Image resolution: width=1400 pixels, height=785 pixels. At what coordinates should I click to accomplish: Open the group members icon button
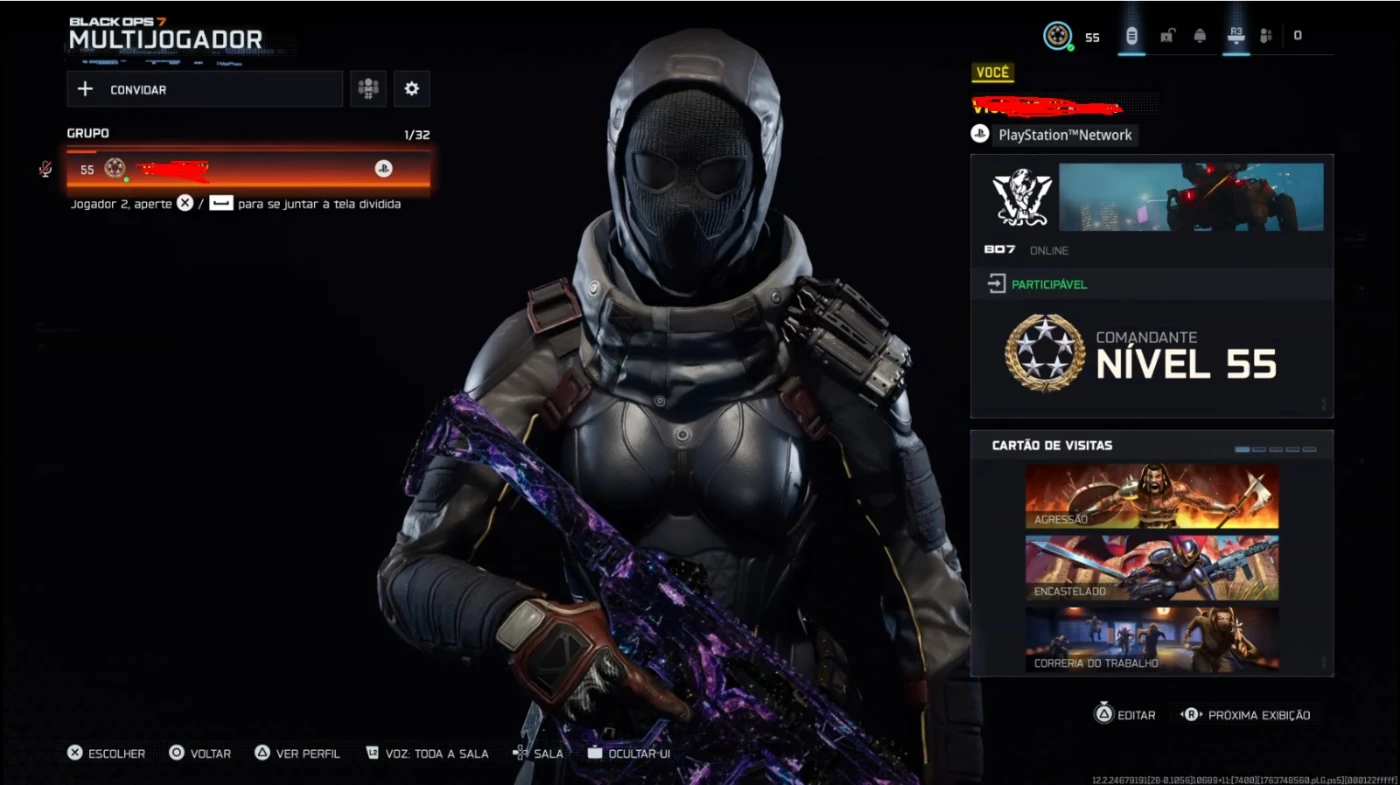tap(369, 89)
